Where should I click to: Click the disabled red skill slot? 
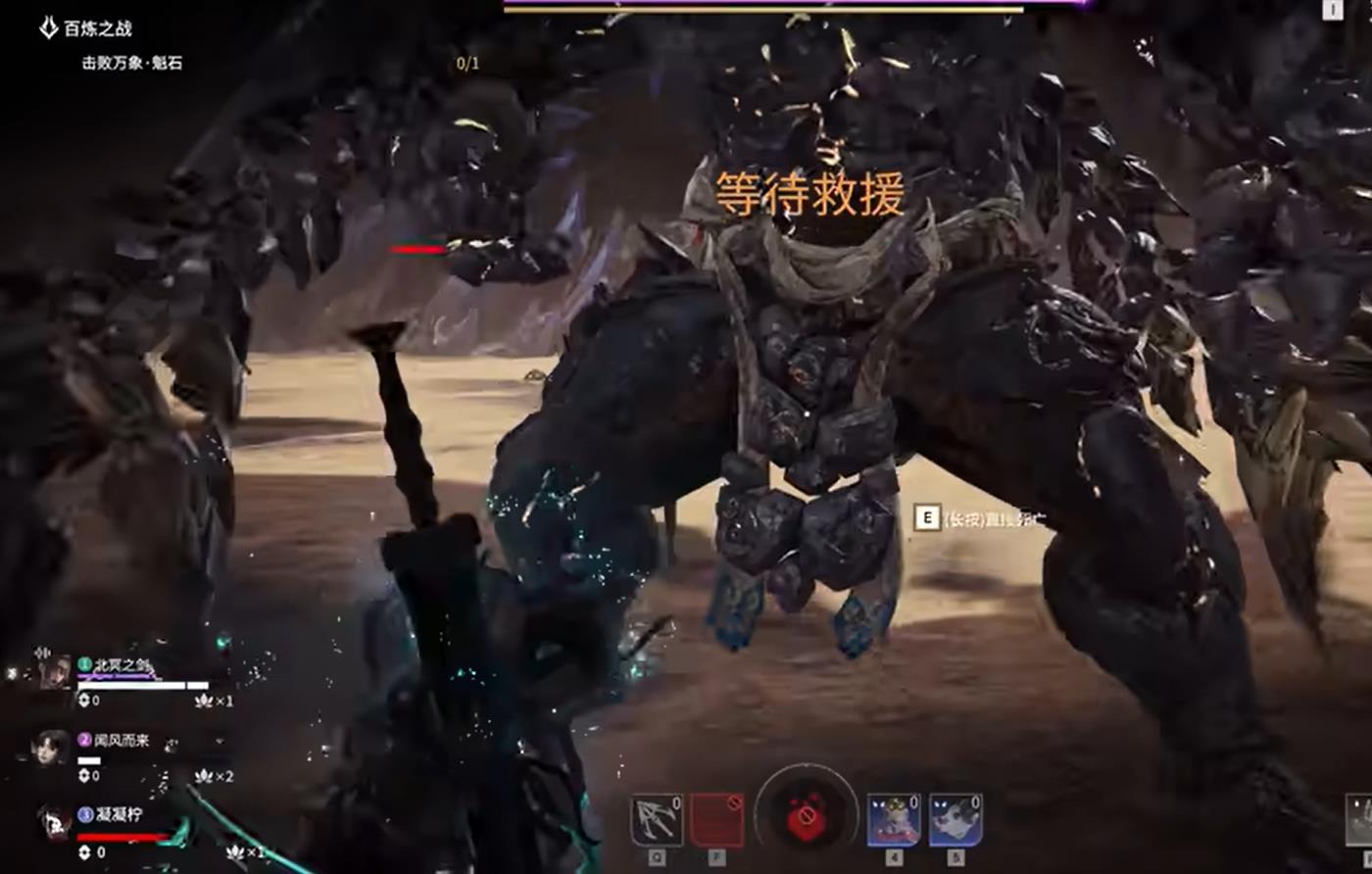click(x=716, y=820)
